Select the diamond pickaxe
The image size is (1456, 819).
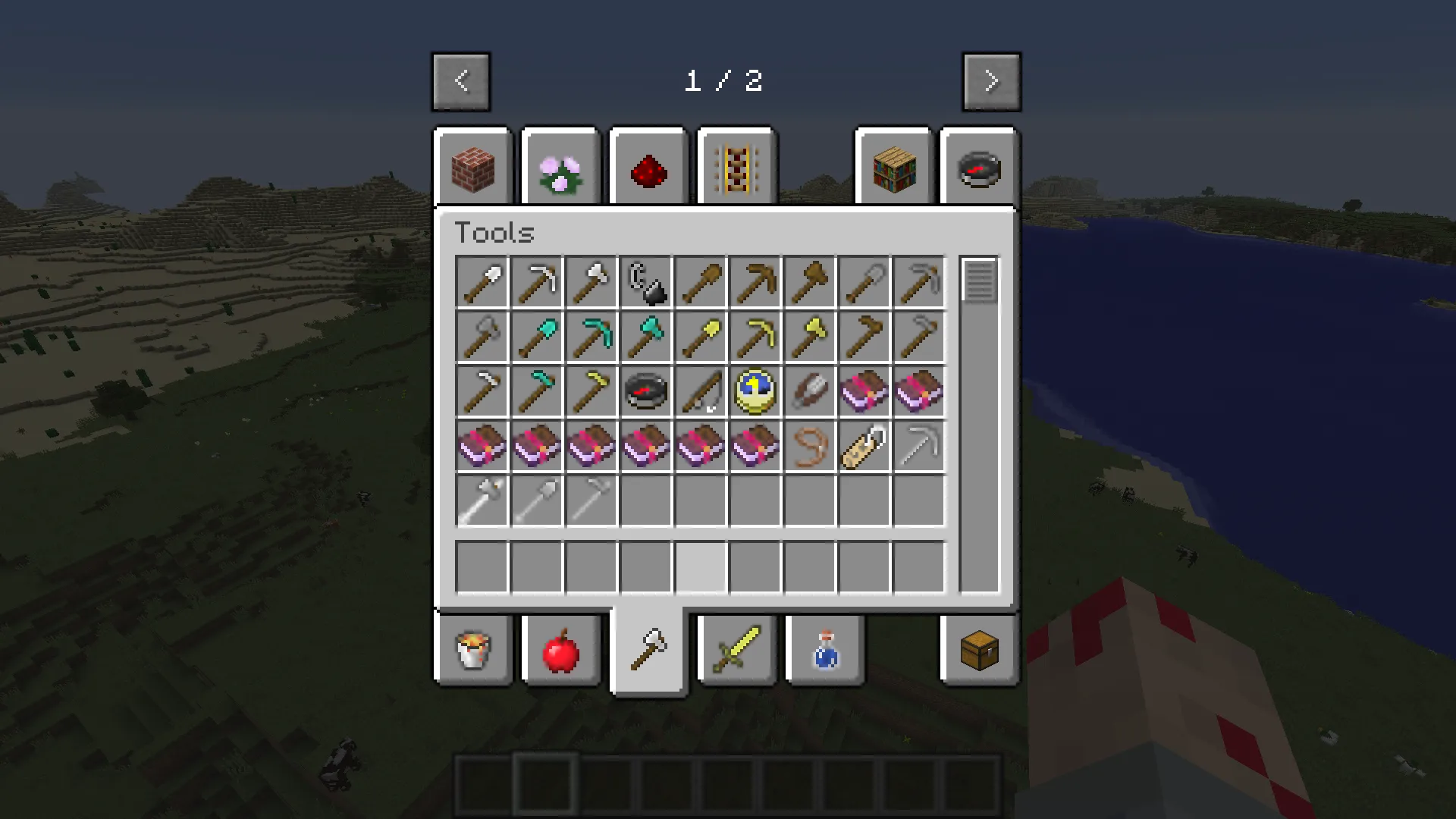tap(591, 336)
